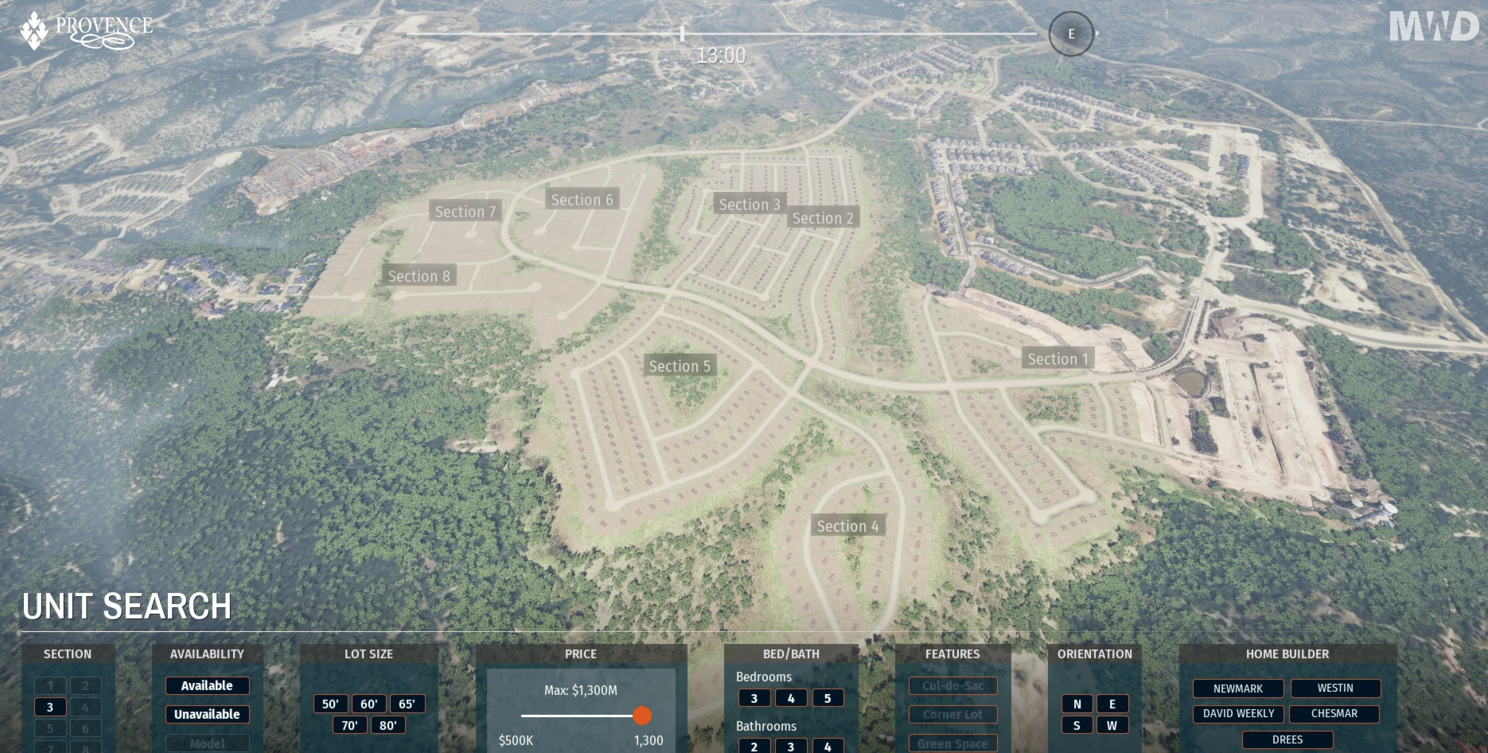Filter by Newmark home builder
Image resolution: width=1488 pixels, height=753 pixels.
coord(1238,689)
